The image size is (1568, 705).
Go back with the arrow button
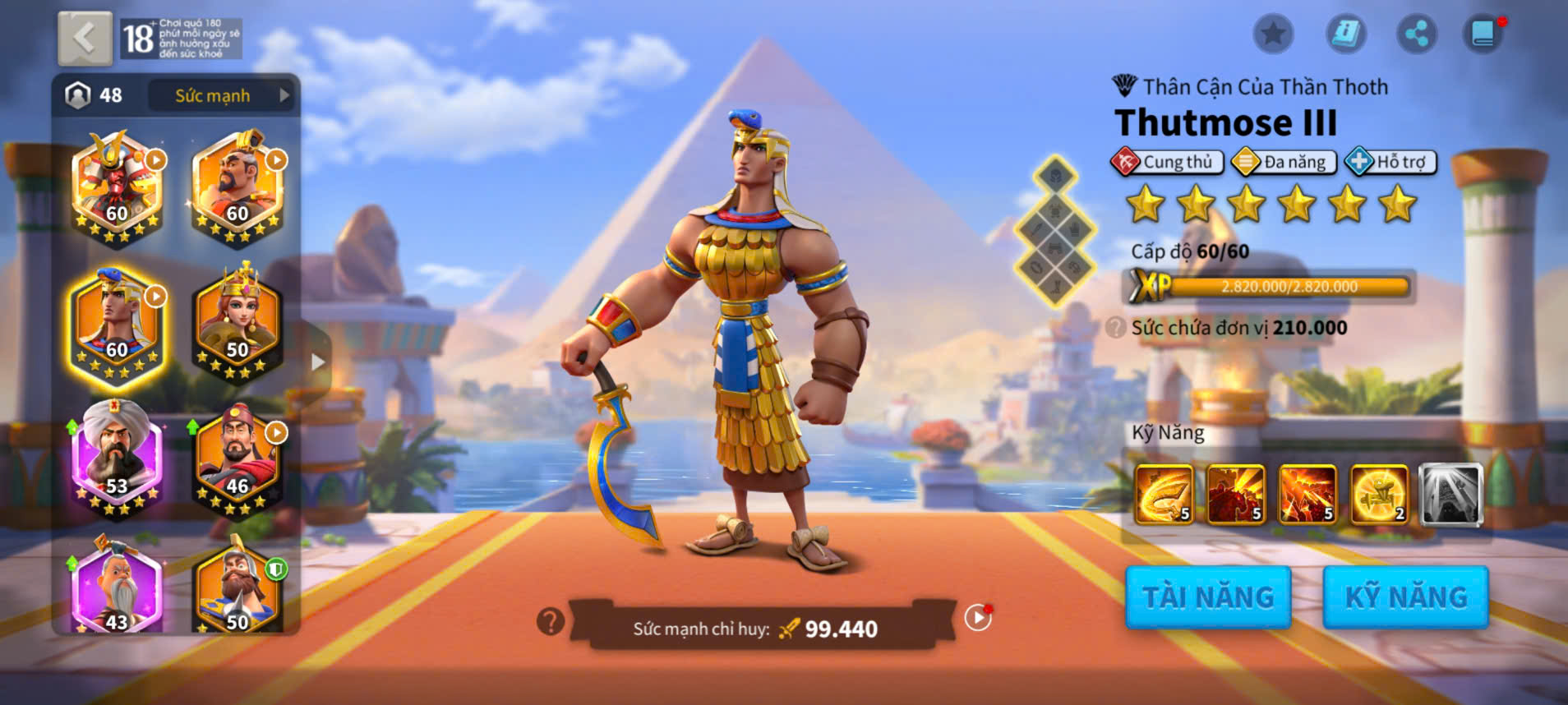click(x=85, y=38)
